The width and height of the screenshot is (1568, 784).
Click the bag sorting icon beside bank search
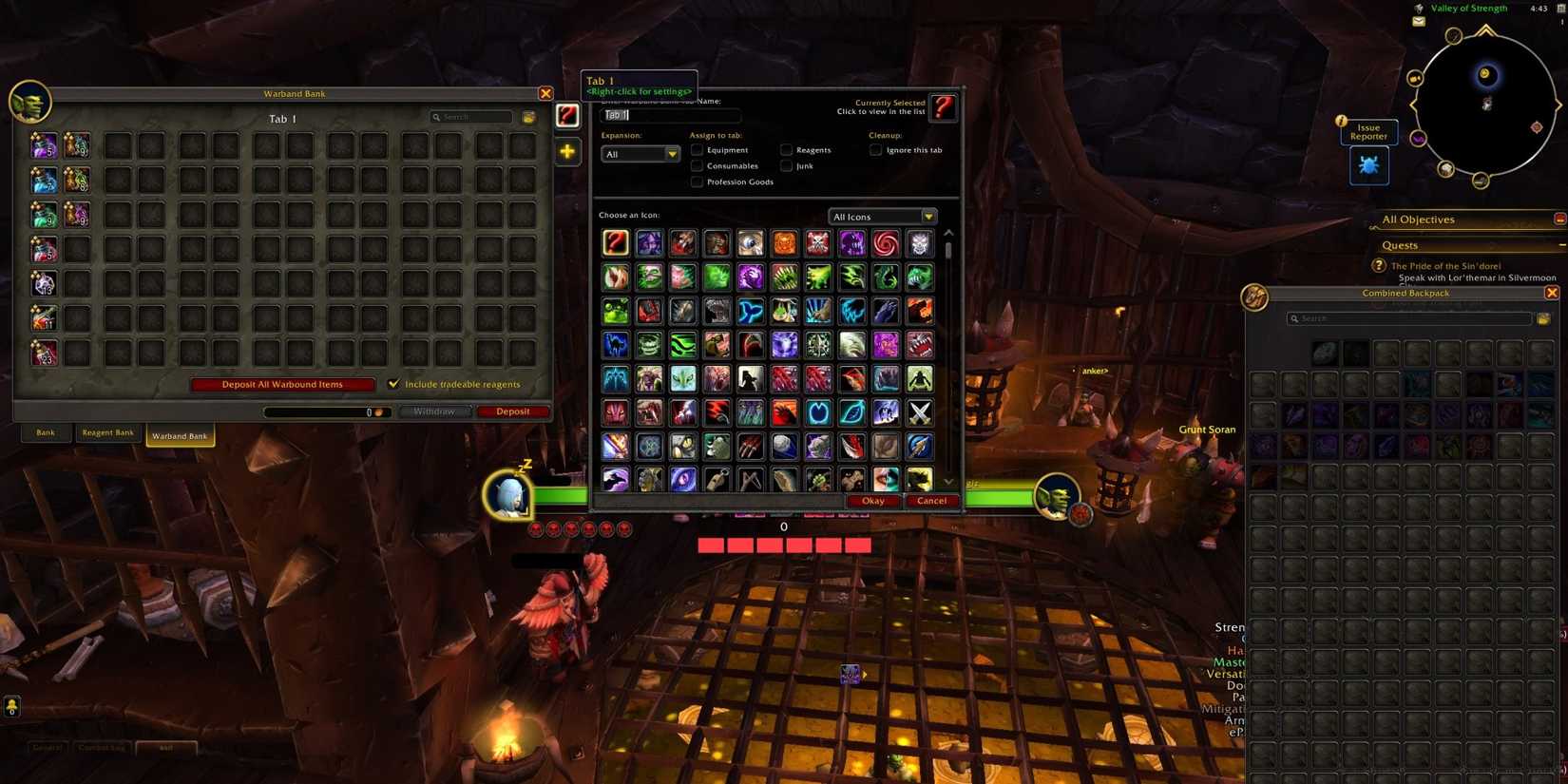pos(529,116)
